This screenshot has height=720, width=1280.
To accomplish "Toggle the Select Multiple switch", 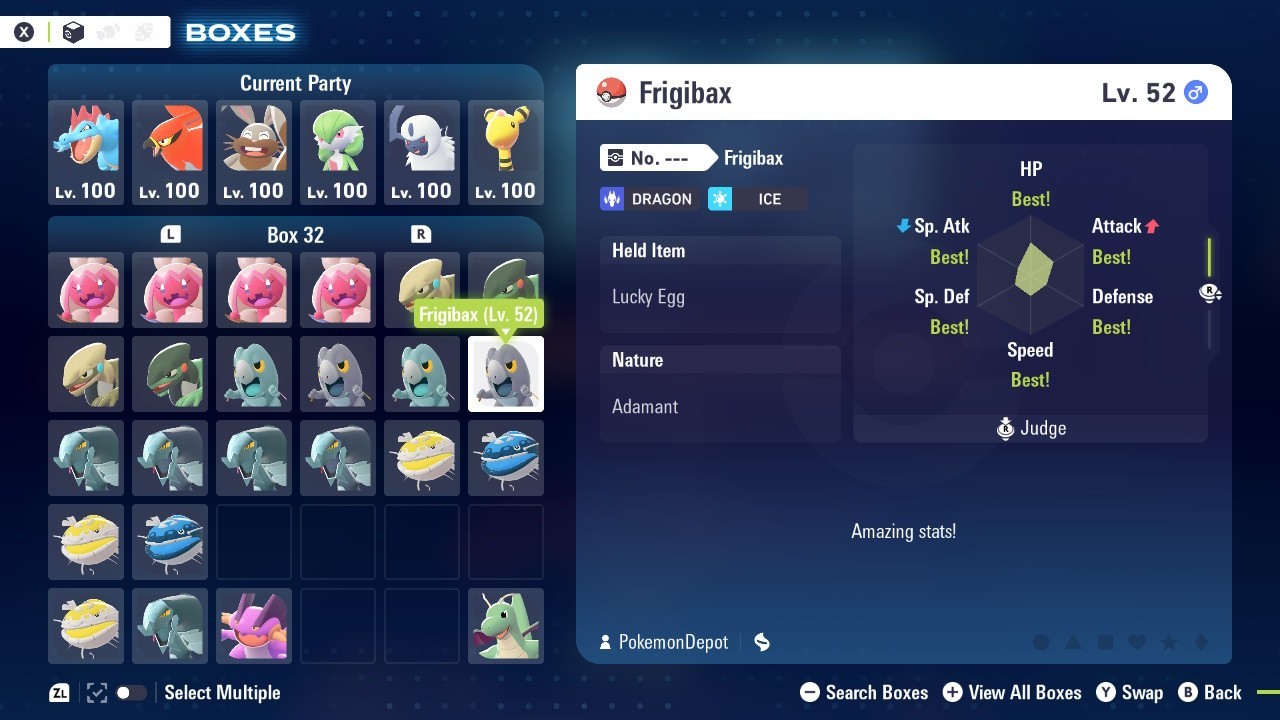I will pyautogui.click(x=131, y=692).
